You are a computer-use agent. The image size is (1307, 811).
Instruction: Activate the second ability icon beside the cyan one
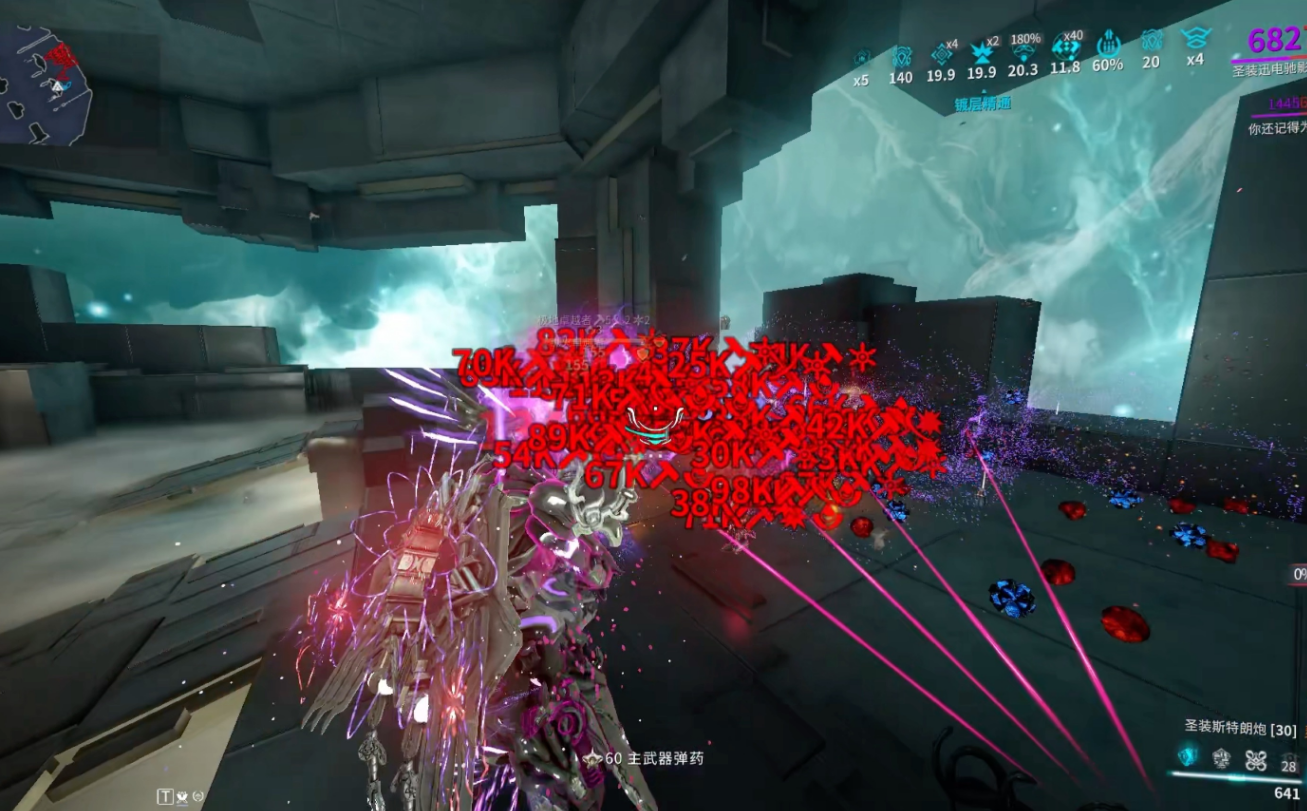point(1222,759)
